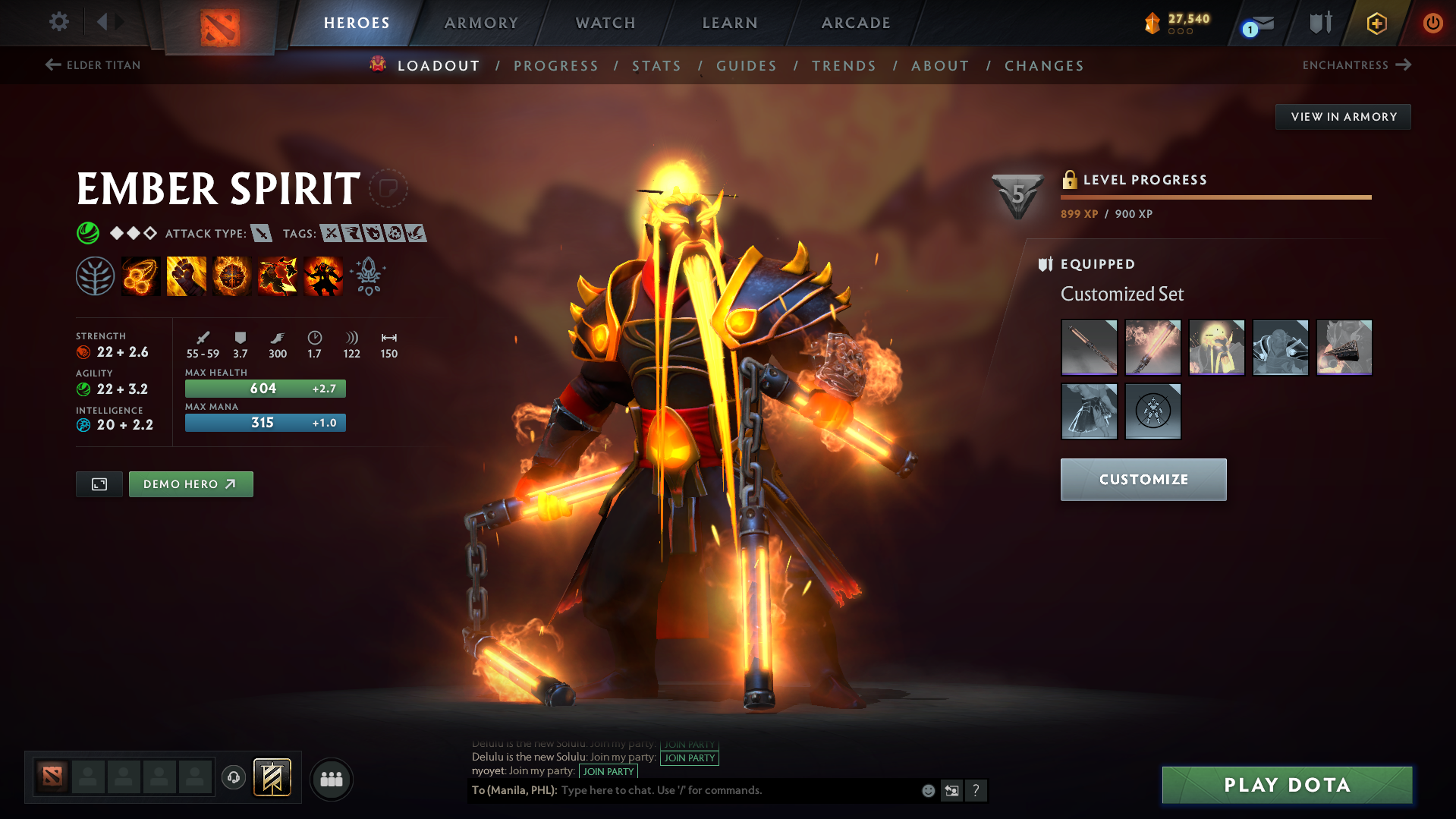This screenshot has width=1456, height=819.
Task: Click the Flame Guard ability icon
Action: [x=231, y=276]
